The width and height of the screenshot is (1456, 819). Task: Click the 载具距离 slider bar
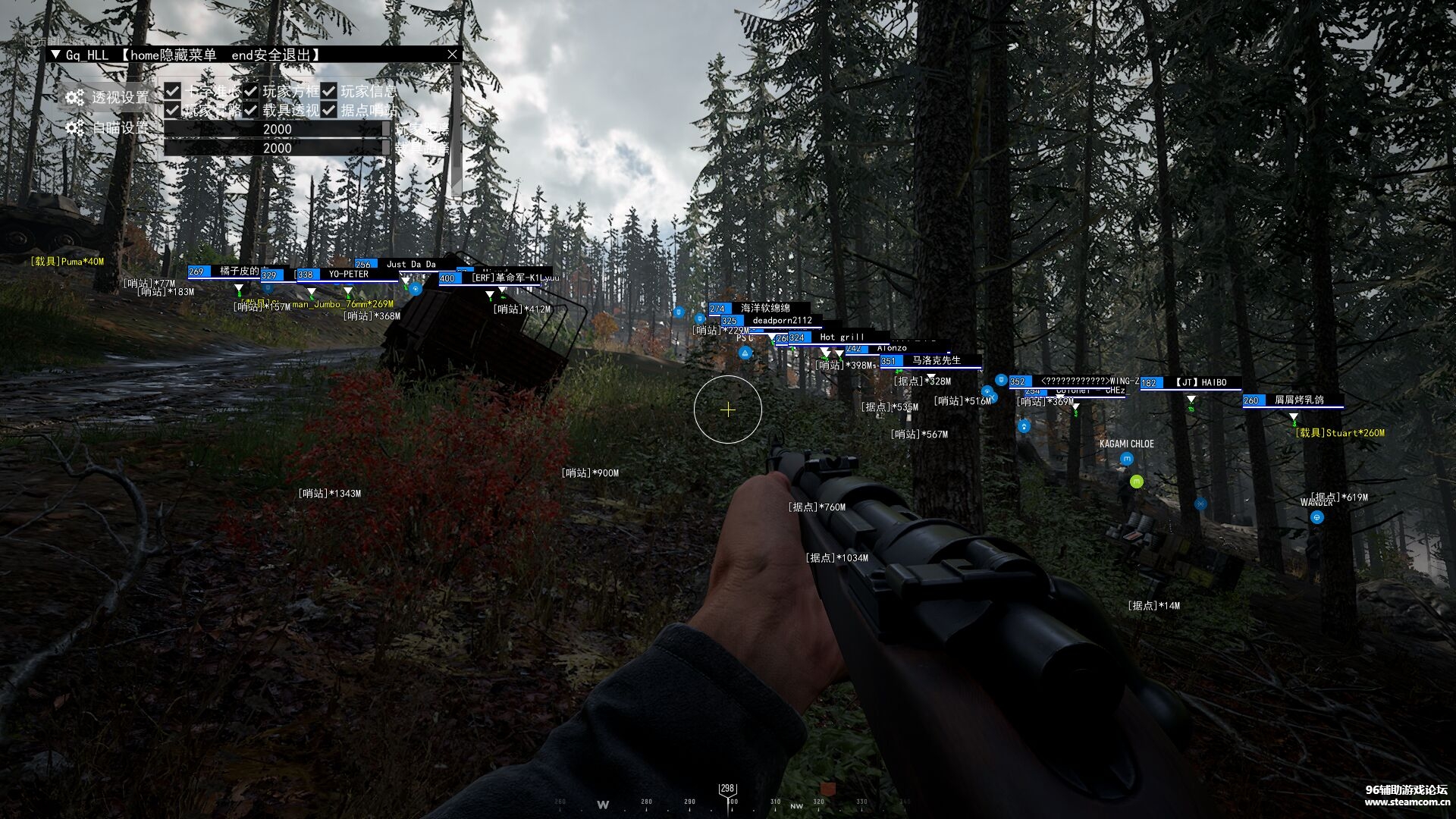pos(277,148)
